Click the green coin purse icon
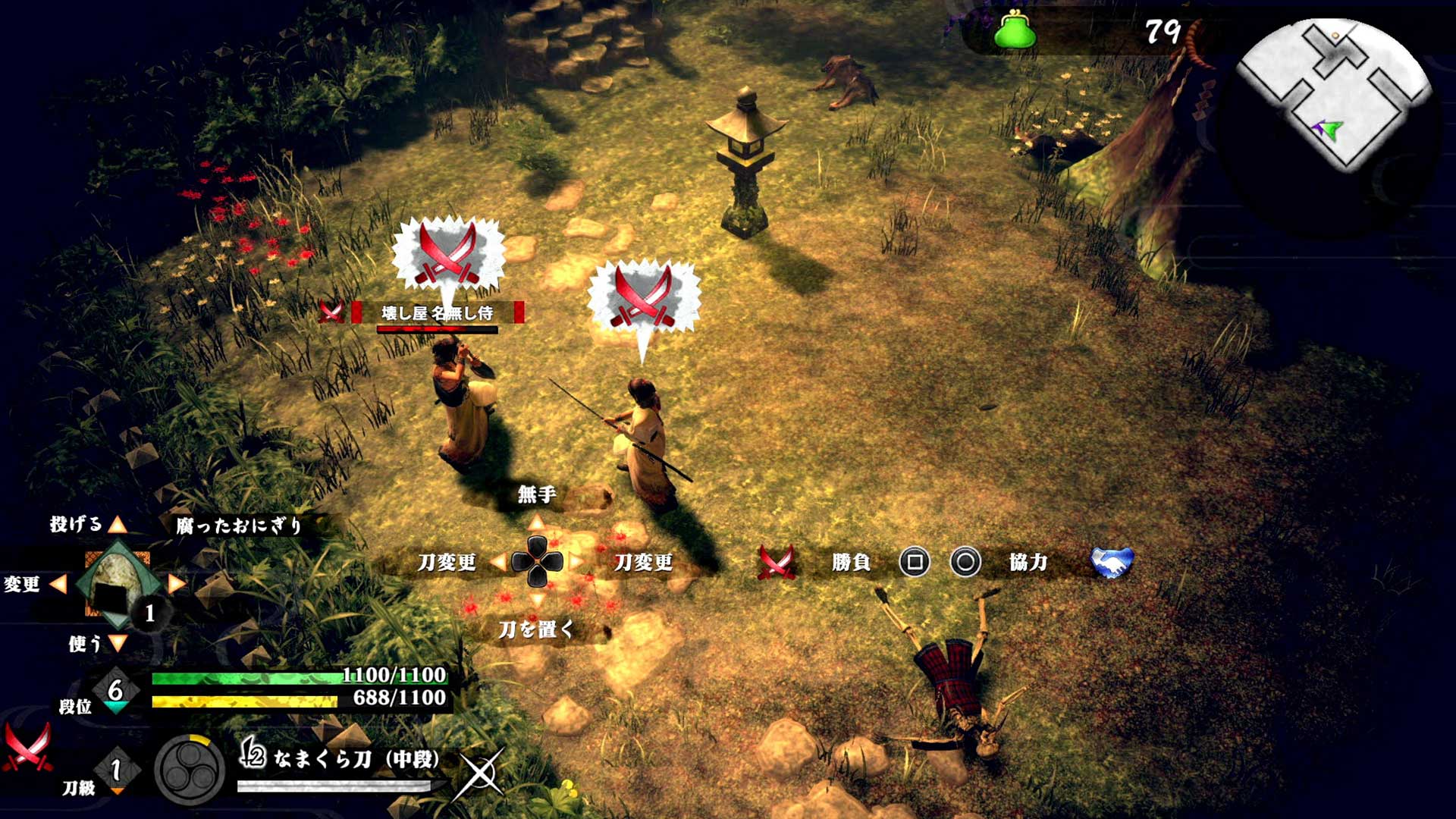The image size is (1456, 819). tap(1015, 32)
